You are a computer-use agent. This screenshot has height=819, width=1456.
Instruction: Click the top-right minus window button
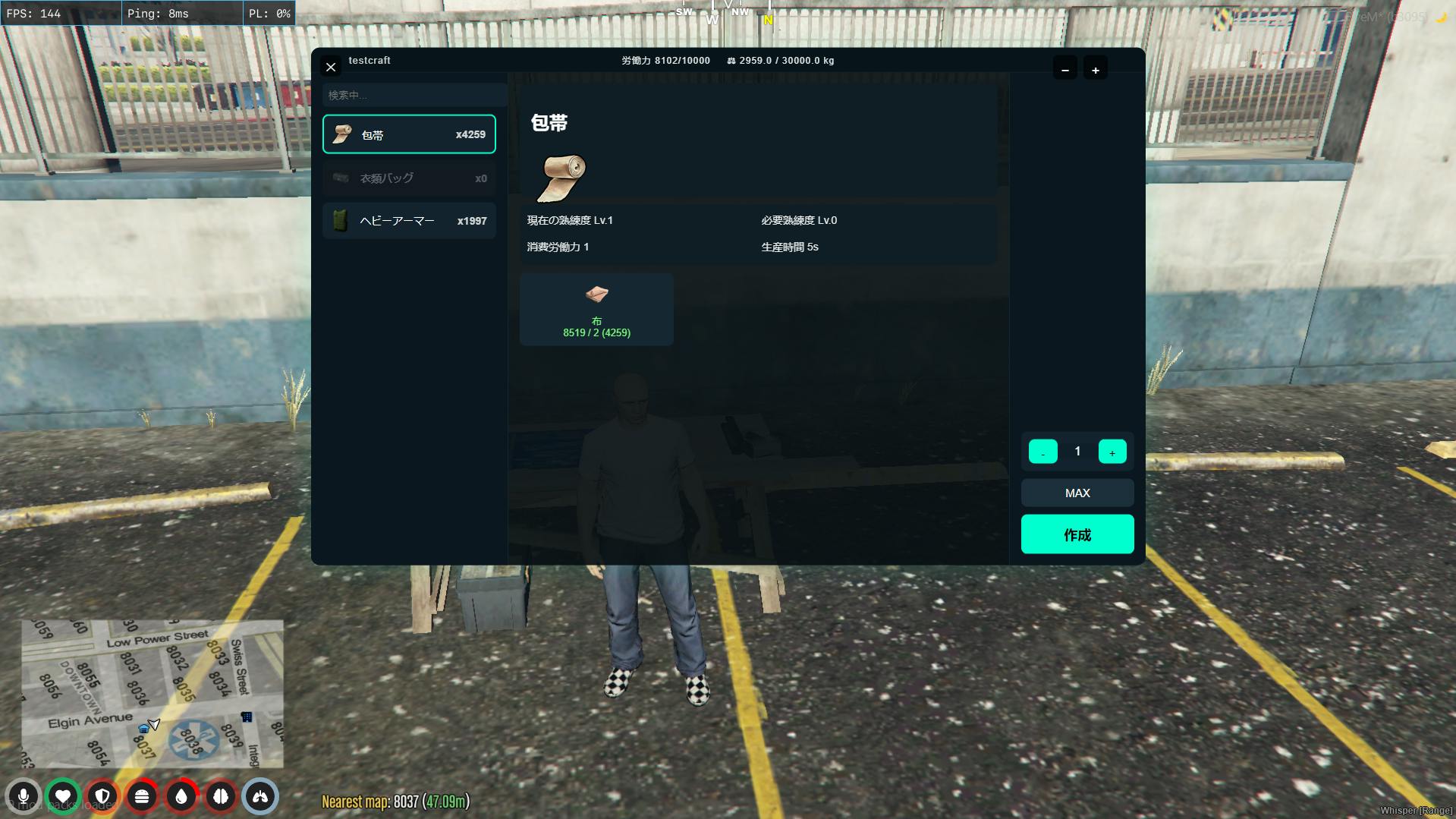tap(1065, 69)
